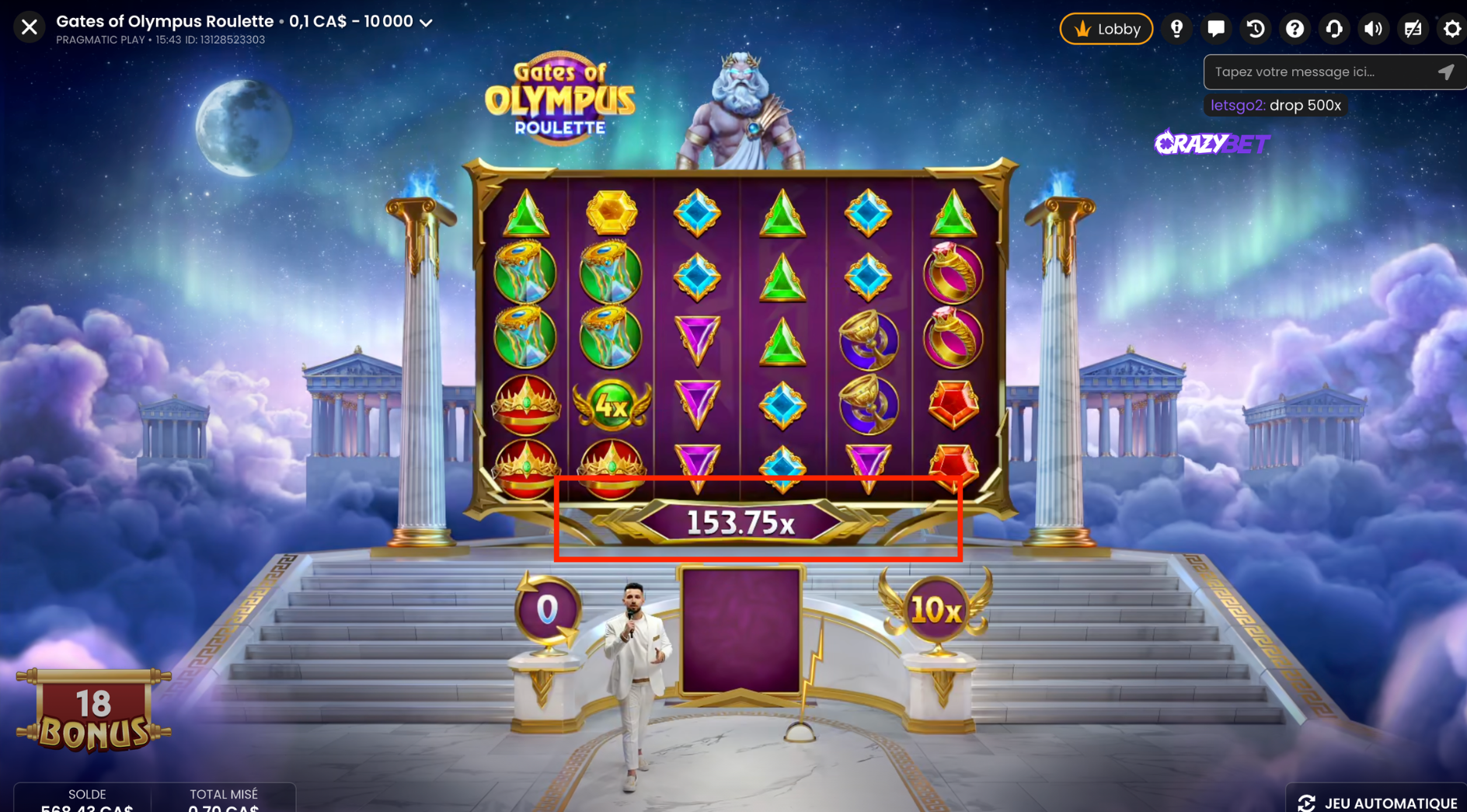Screen dimensions: 1467x812
Task: Show help with the question mark icon
Action: pyautogui.click(x=1295, y=29)
